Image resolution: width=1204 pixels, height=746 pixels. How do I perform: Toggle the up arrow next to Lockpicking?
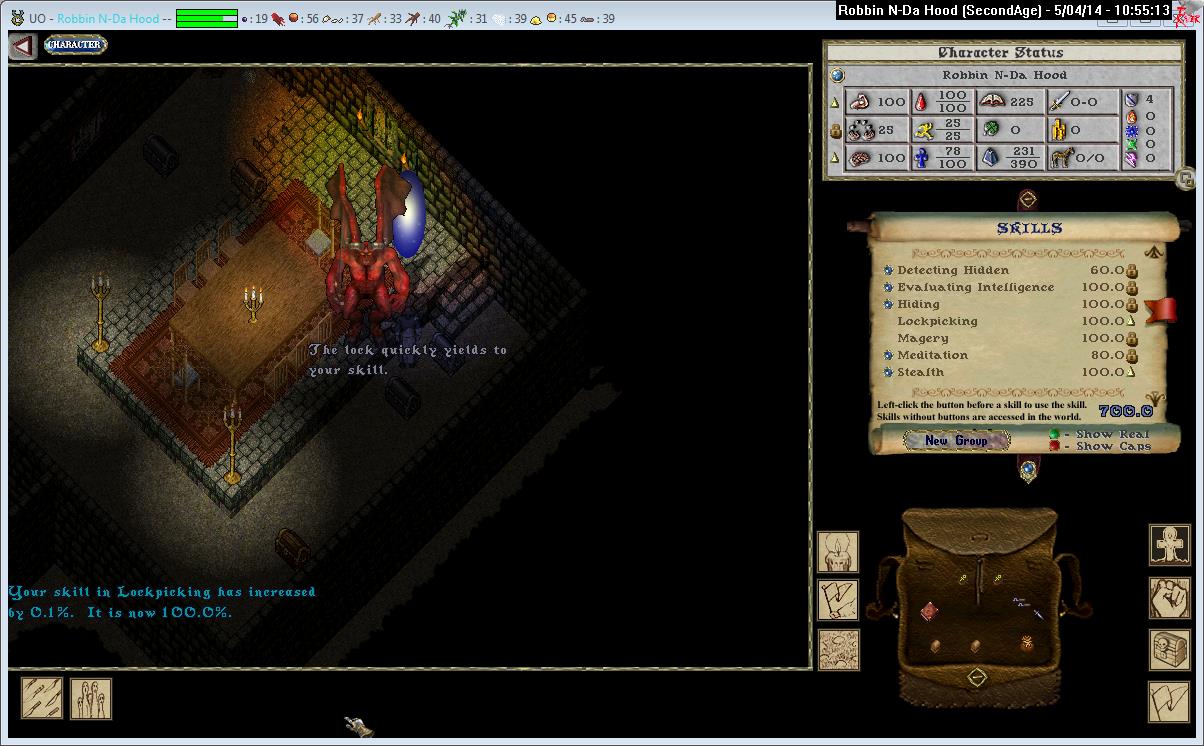1132,321
